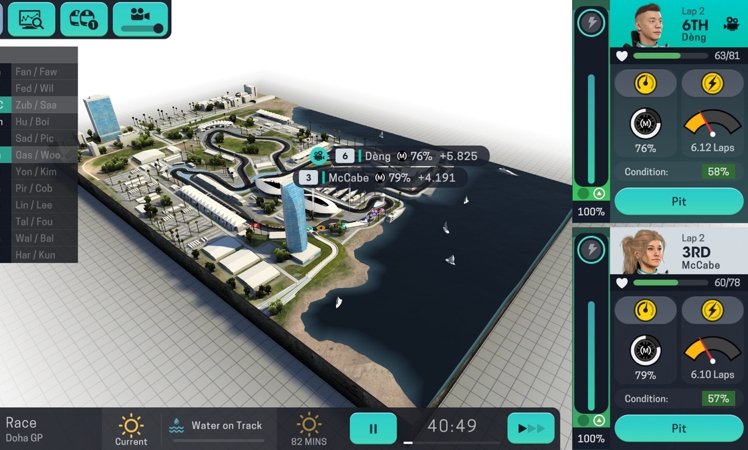
Task: Activate Dàng's ERS lightning boost button
Action: pos(591,22)
